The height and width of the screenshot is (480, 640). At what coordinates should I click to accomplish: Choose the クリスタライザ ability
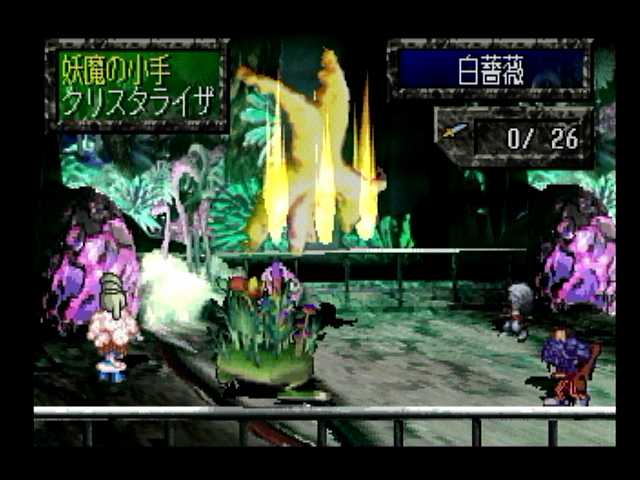click(x=138, y=103)
